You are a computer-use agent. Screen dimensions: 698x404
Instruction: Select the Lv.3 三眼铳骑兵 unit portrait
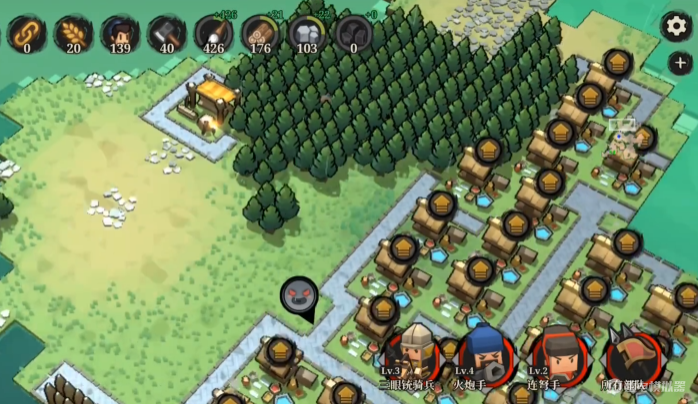click(414, 352)
